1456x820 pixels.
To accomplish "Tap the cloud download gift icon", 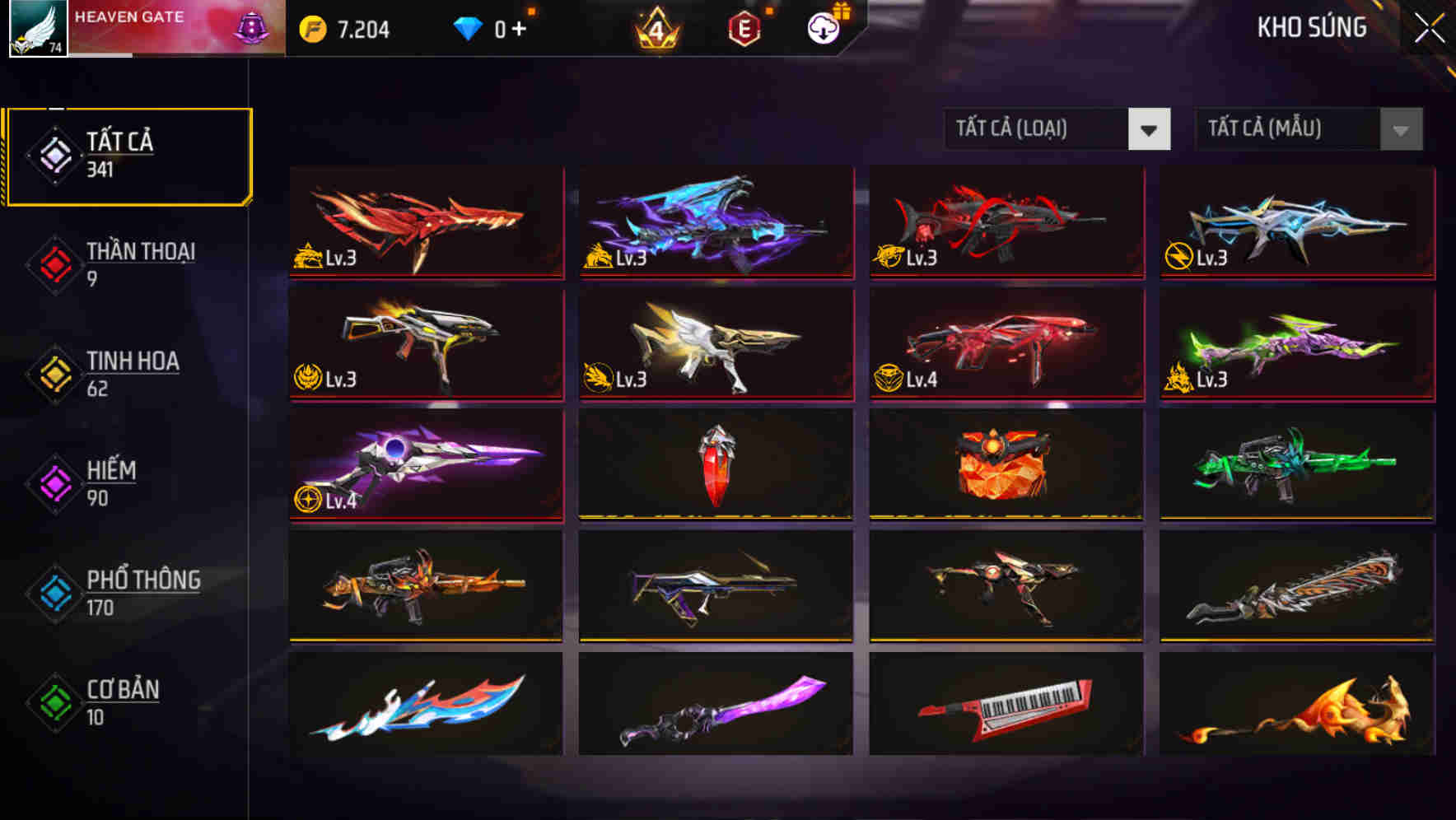I will coord(823,27).
